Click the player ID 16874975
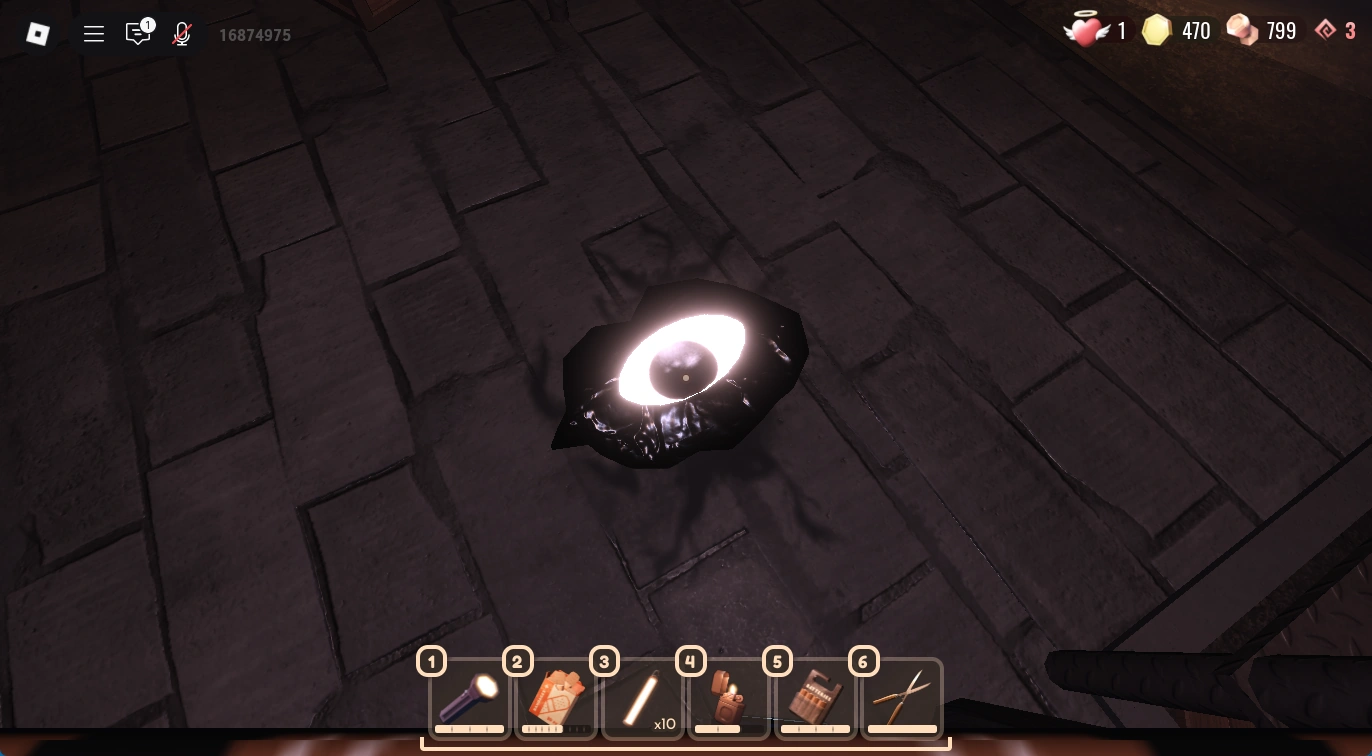The width and height of the screenshot is (1372, 756). [x=254, y=35]
